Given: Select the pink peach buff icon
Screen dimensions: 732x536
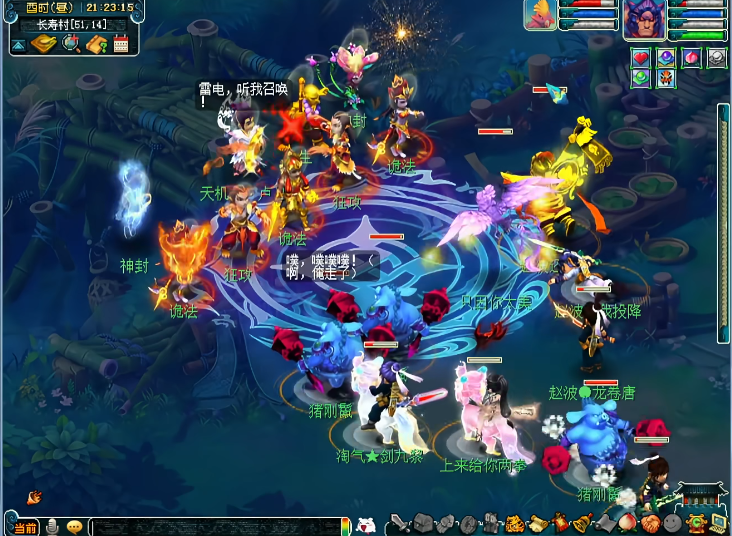Looking at the screenshot, I should [x=691, y=58].
